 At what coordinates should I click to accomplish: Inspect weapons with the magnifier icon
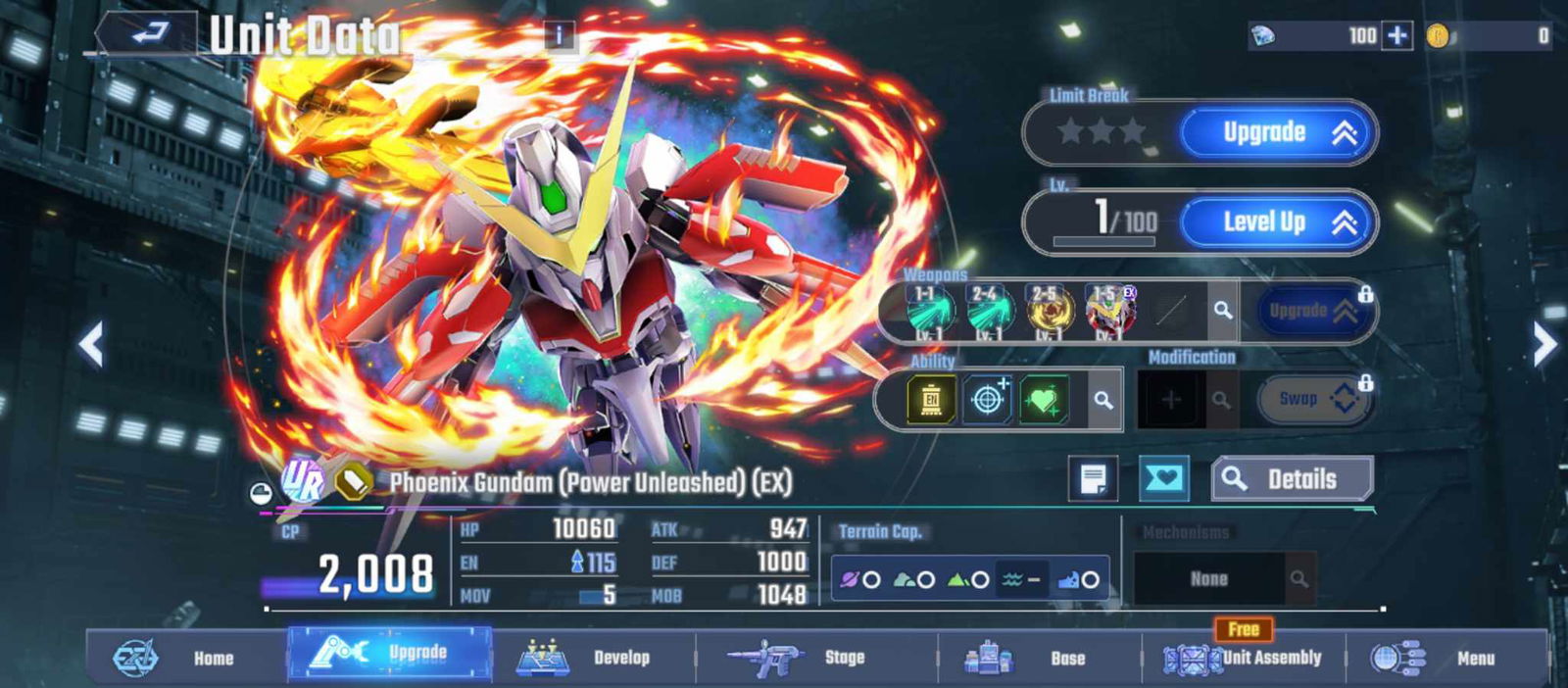pos(1222,311)
